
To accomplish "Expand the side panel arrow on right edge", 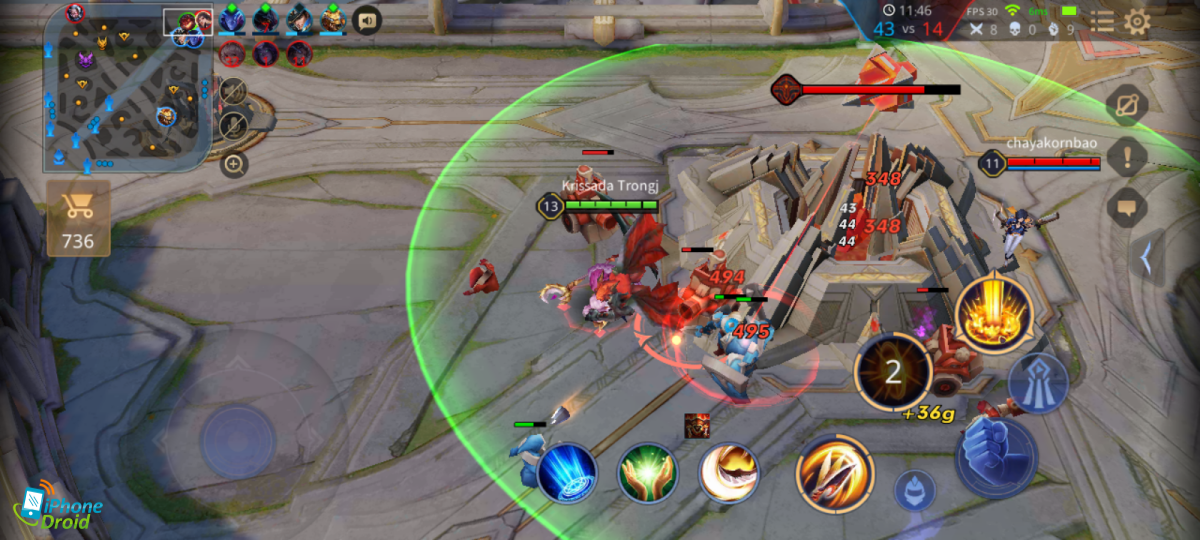I will 1146,258.
